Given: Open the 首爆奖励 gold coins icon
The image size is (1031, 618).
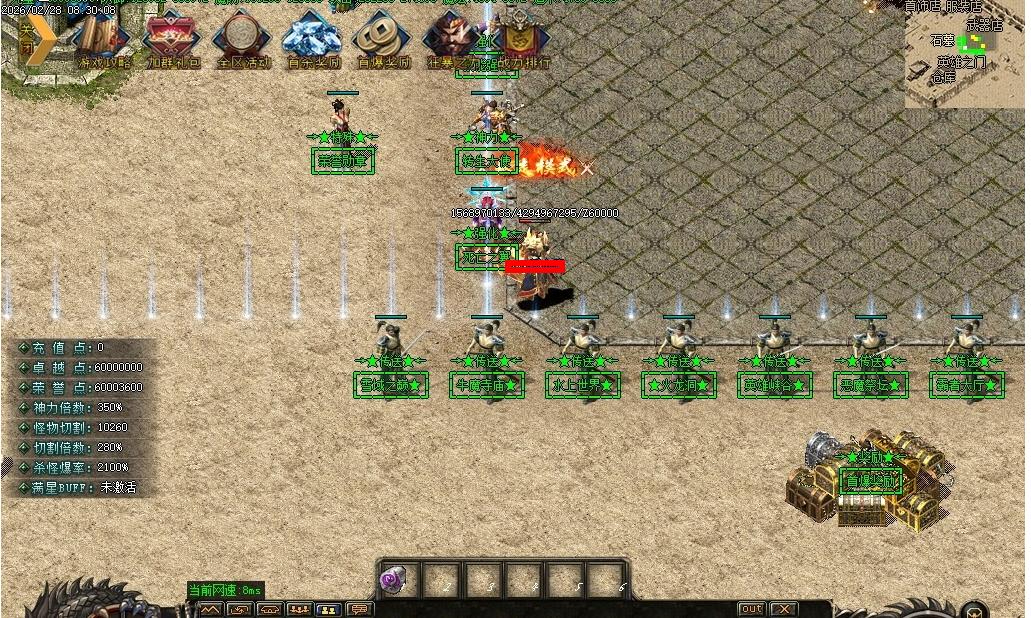Looking at the screenshot, I should pyautogui.click(x=383, y=39).
